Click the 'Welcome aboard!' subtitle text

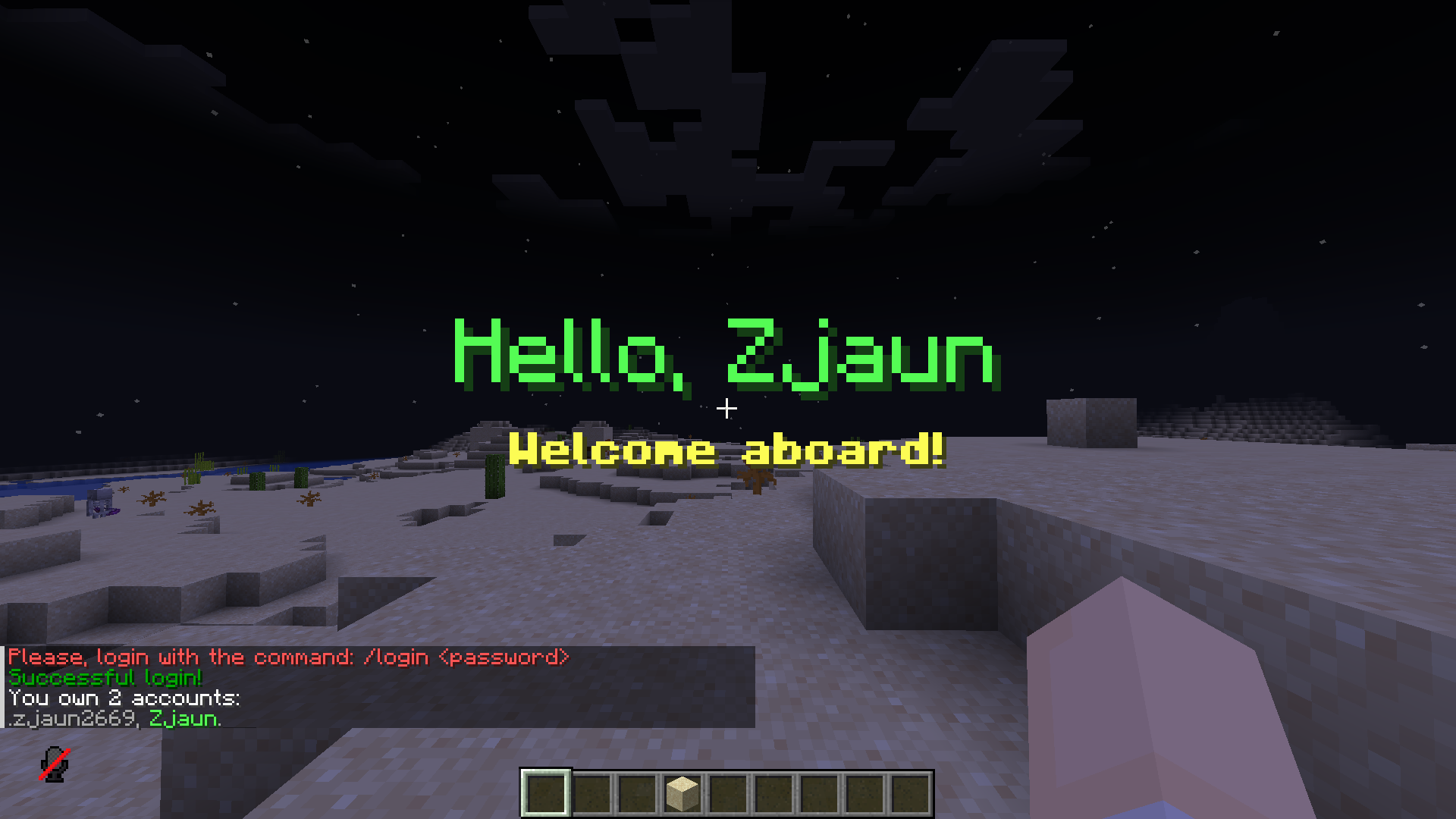click(726, 450)
